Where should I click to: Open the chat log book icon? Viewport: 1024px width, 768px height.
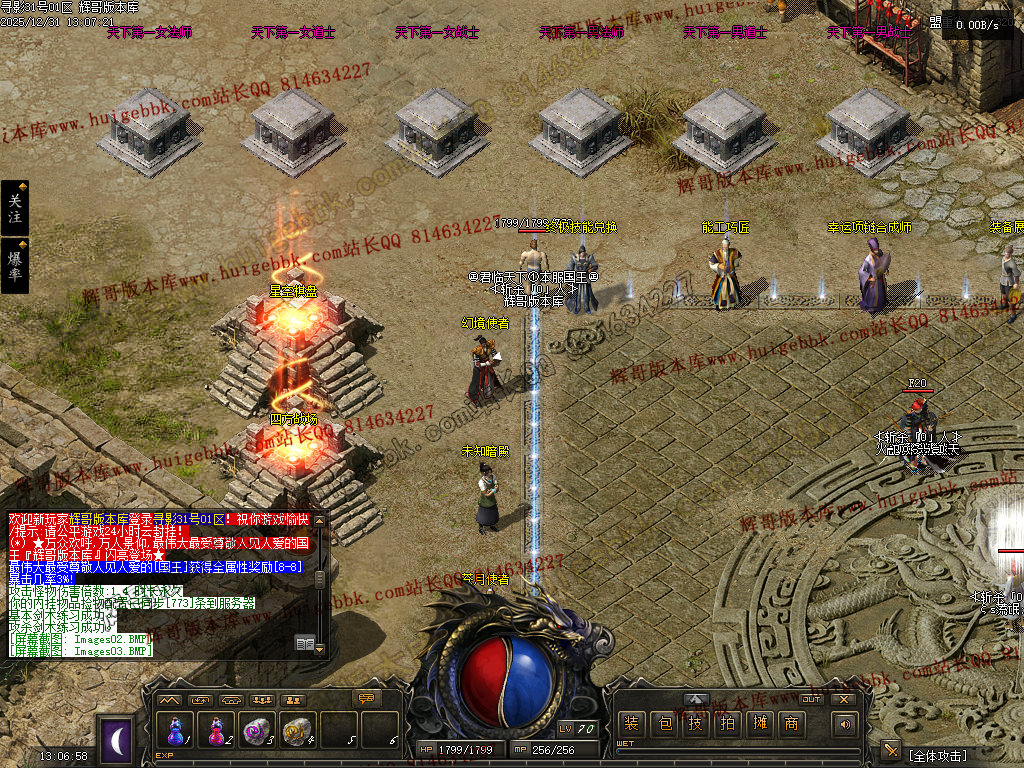[x=305, y=643]
